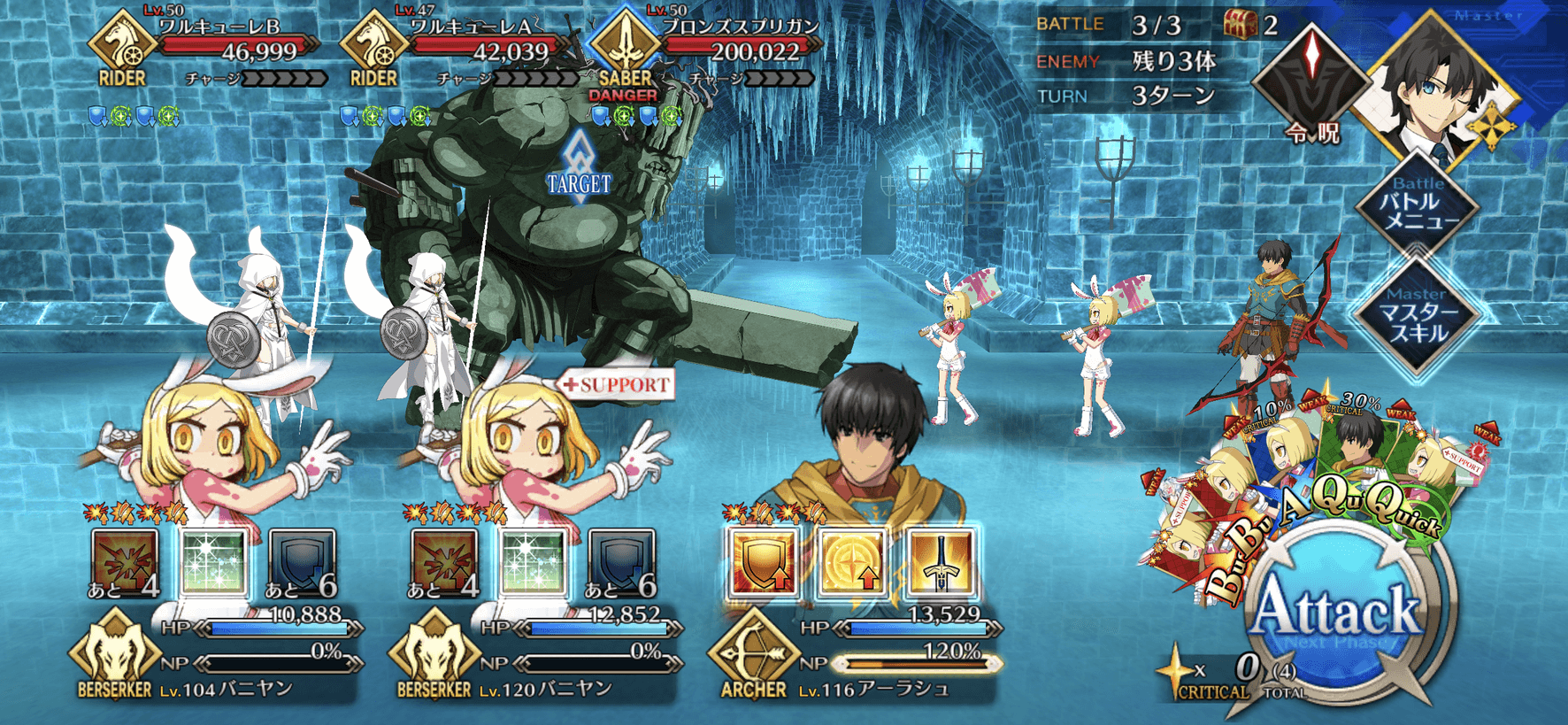
Task: Click the Master portrait in the corner
Action: point(1438,84)
